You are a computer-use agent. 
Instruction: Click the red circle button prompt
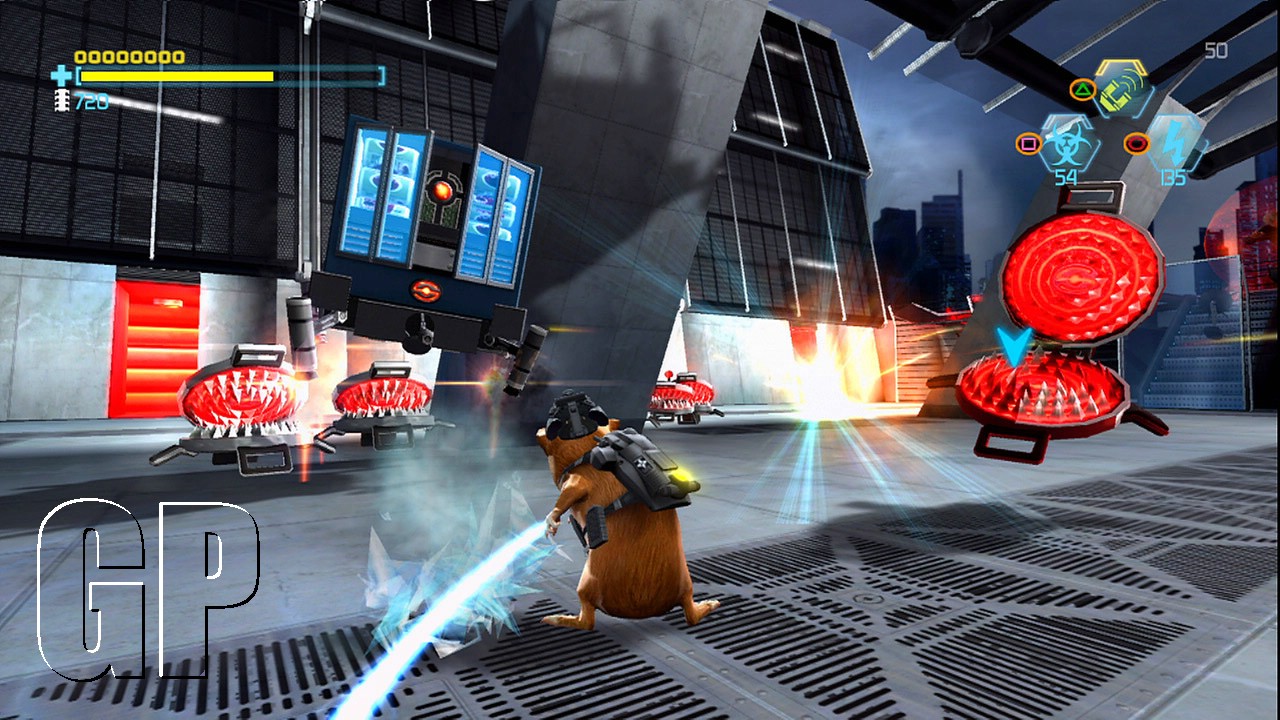tap(1136, 143)
